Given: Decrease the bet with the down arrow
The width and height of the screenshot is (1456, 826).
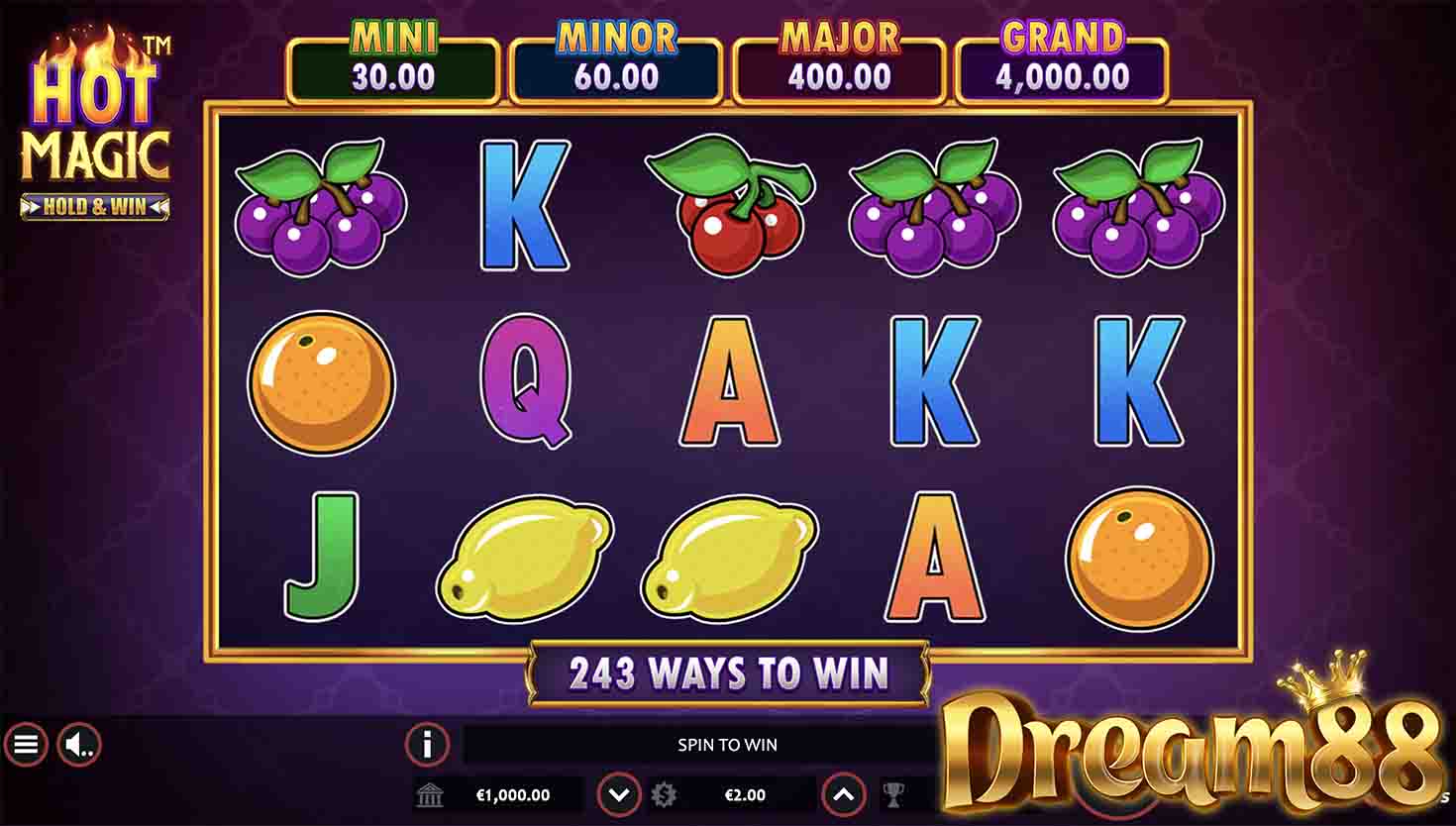Looking at the screenshot, I should (619, 794).
